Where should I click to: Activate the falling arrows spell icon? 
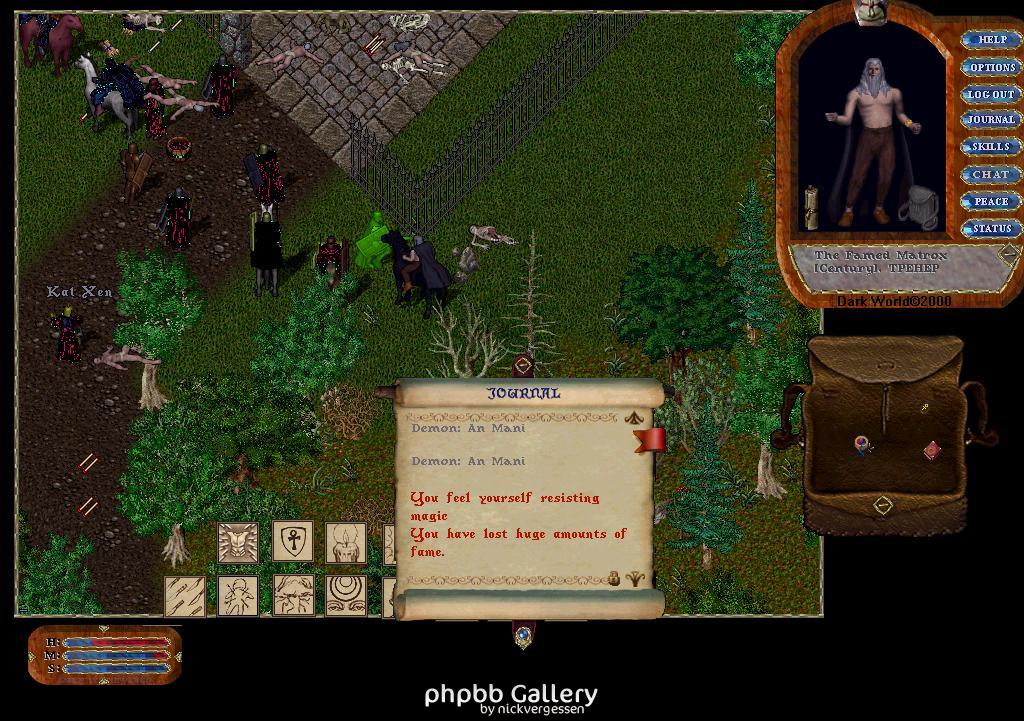185,595
